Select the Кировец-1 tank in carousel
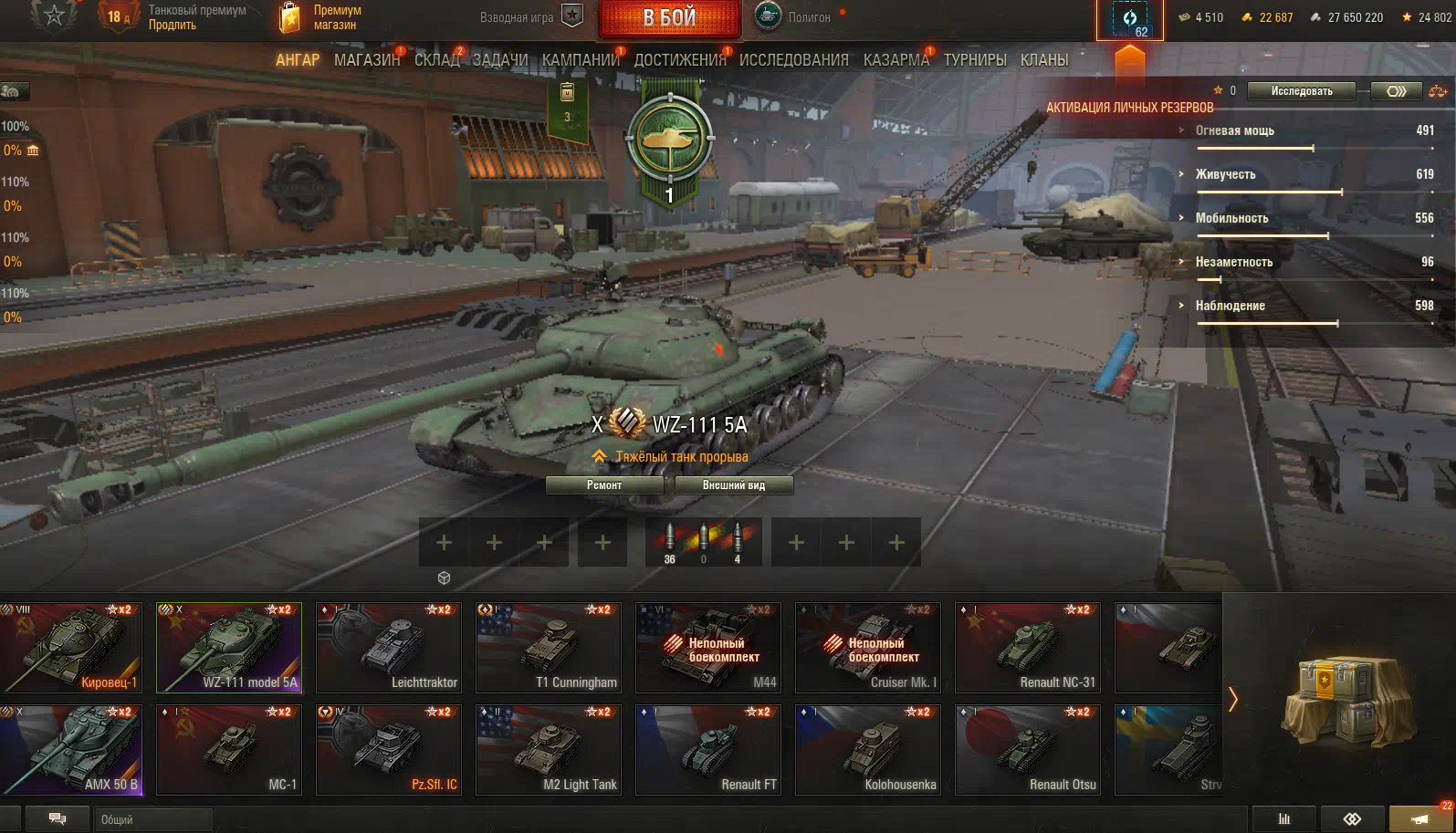 [x=71, y=647]
